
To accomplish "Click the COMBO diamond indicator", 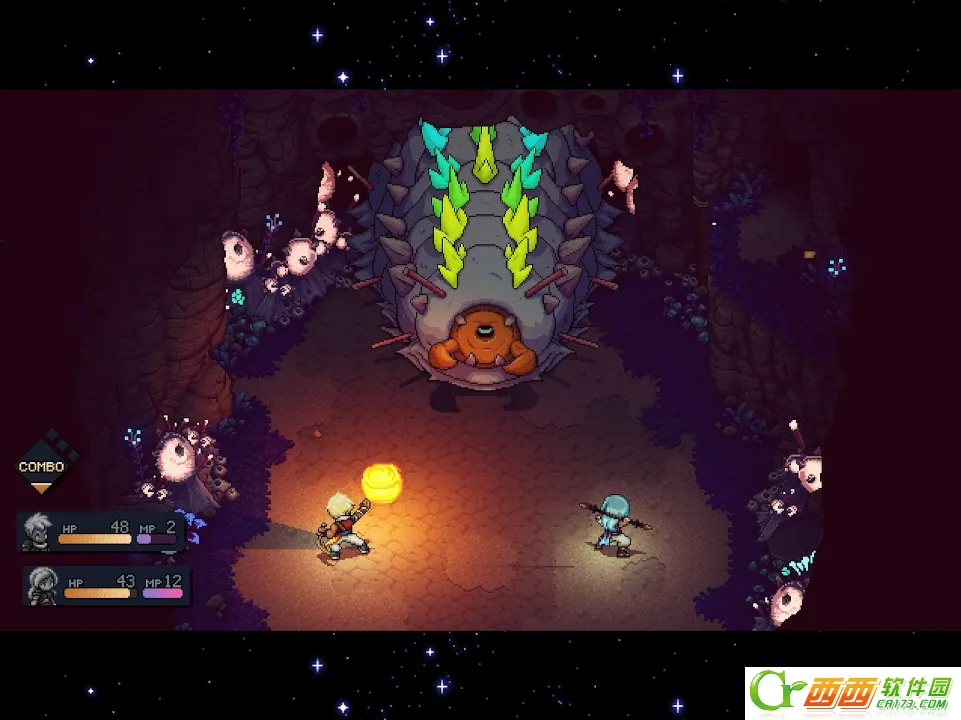I will pos(41,465).
